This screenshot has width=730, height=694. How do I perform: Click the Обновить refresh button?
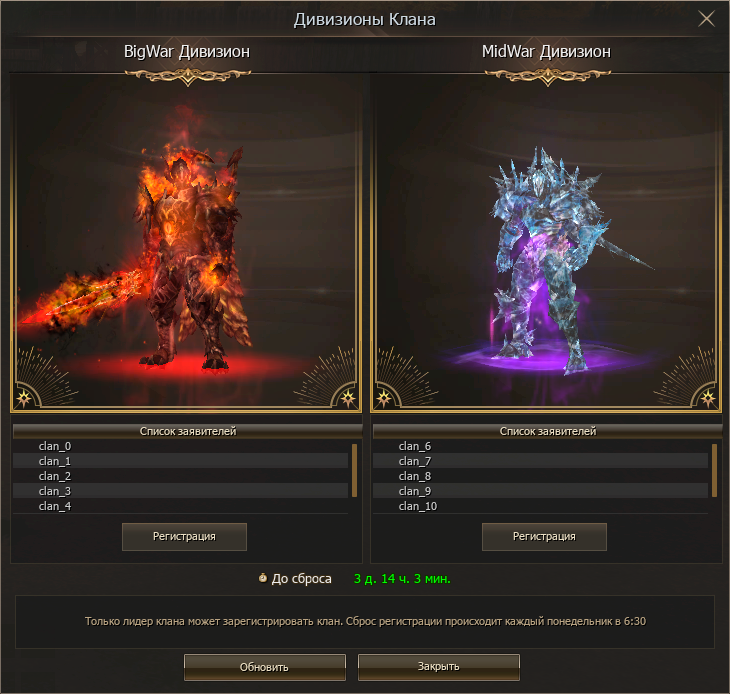[264, 667]
